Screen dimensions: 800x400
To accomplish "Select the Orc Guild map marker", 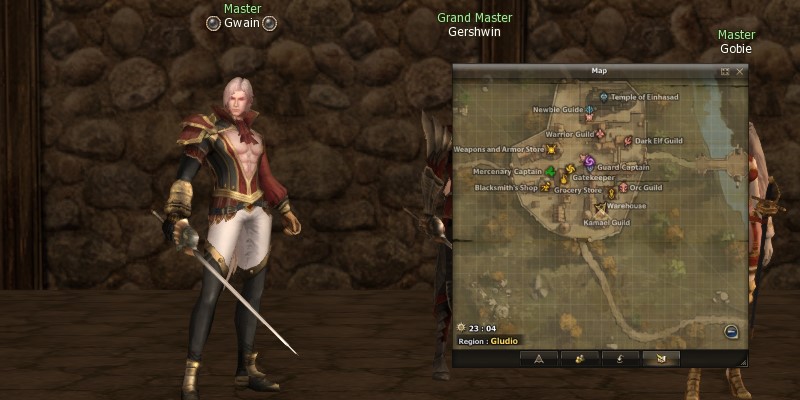I will click(622, 187).
